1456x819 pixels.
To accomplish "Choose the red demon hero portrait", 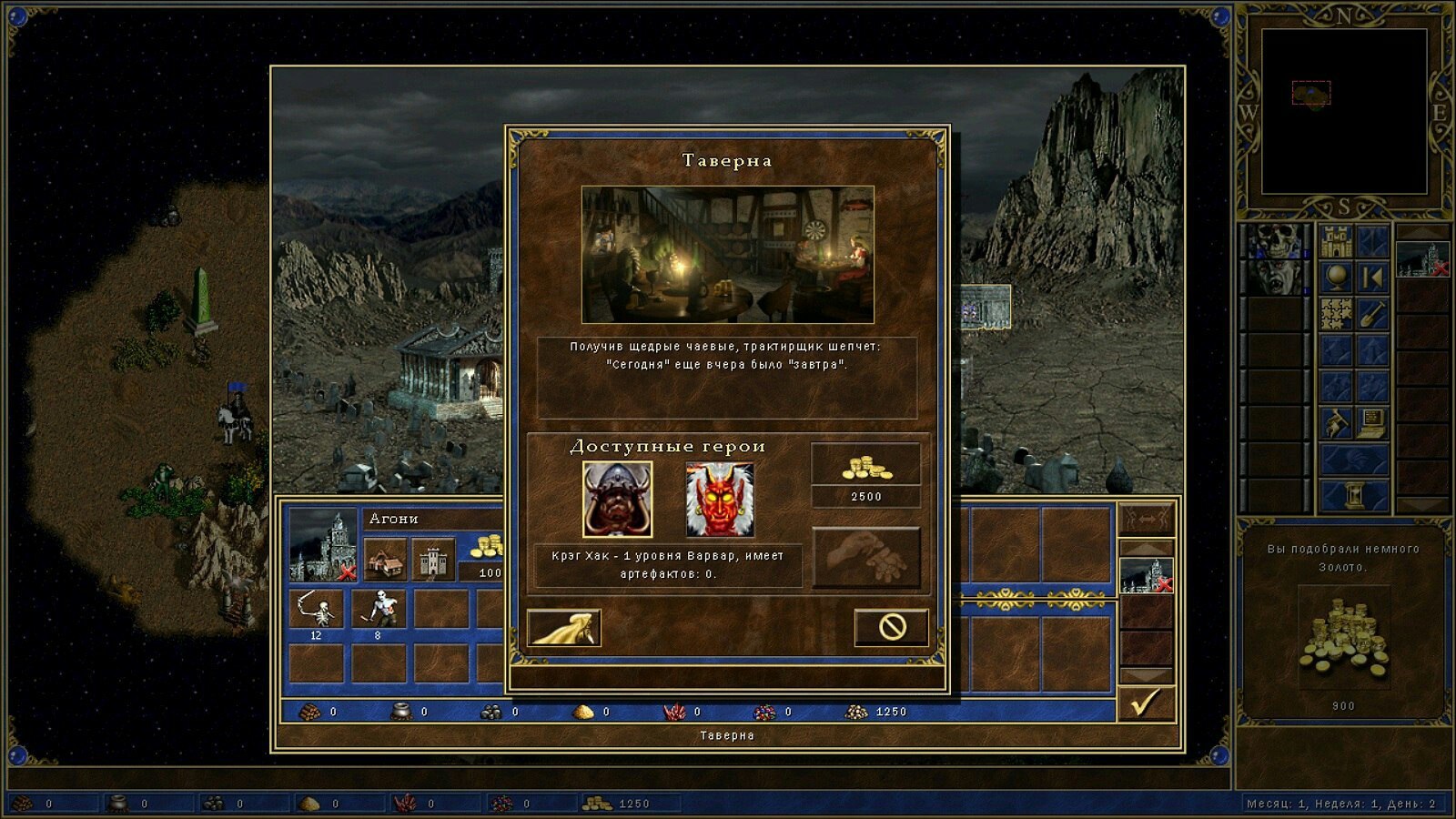I will tap(719, 500).
